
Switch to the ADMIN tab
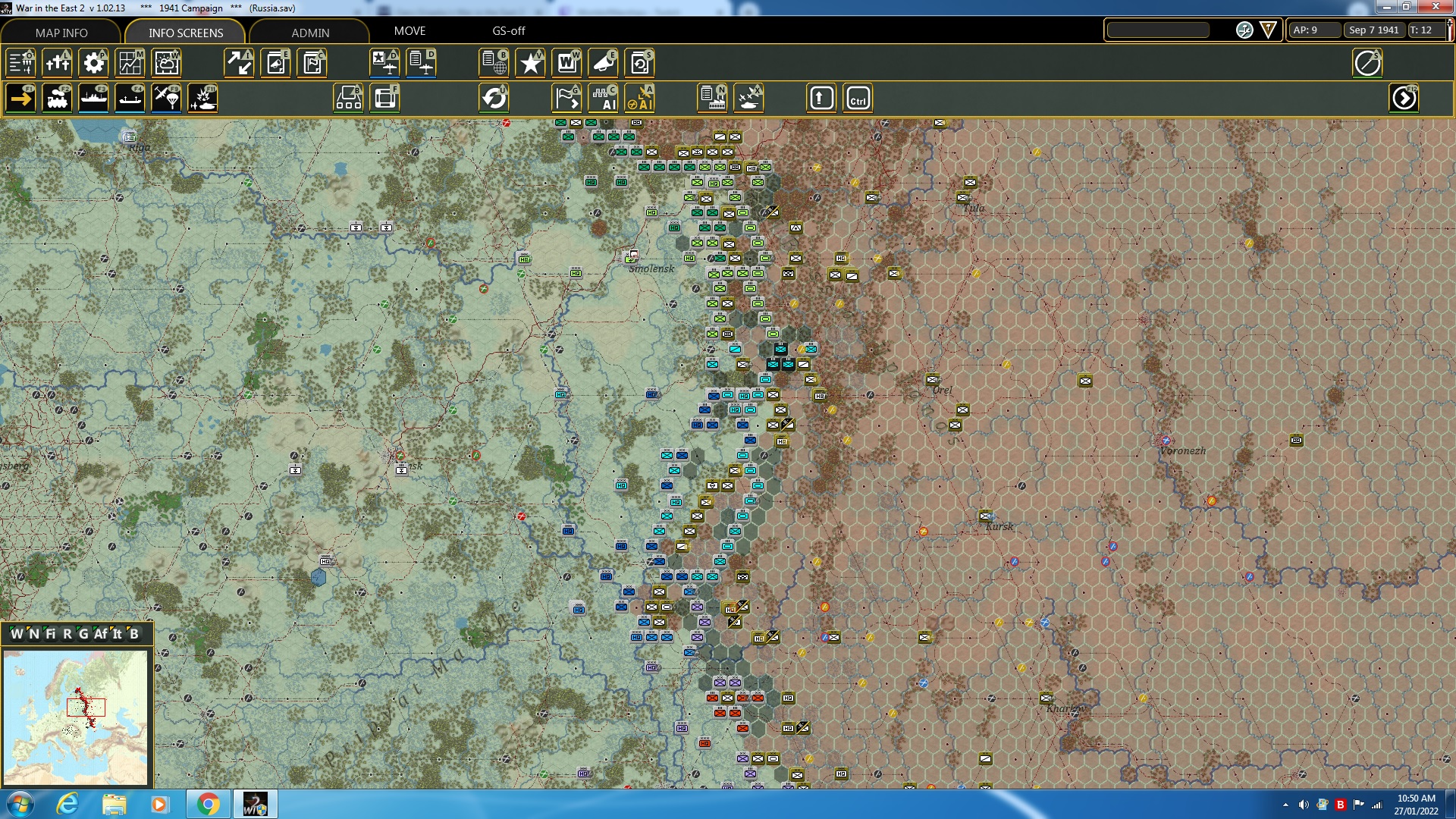[311, 33]
